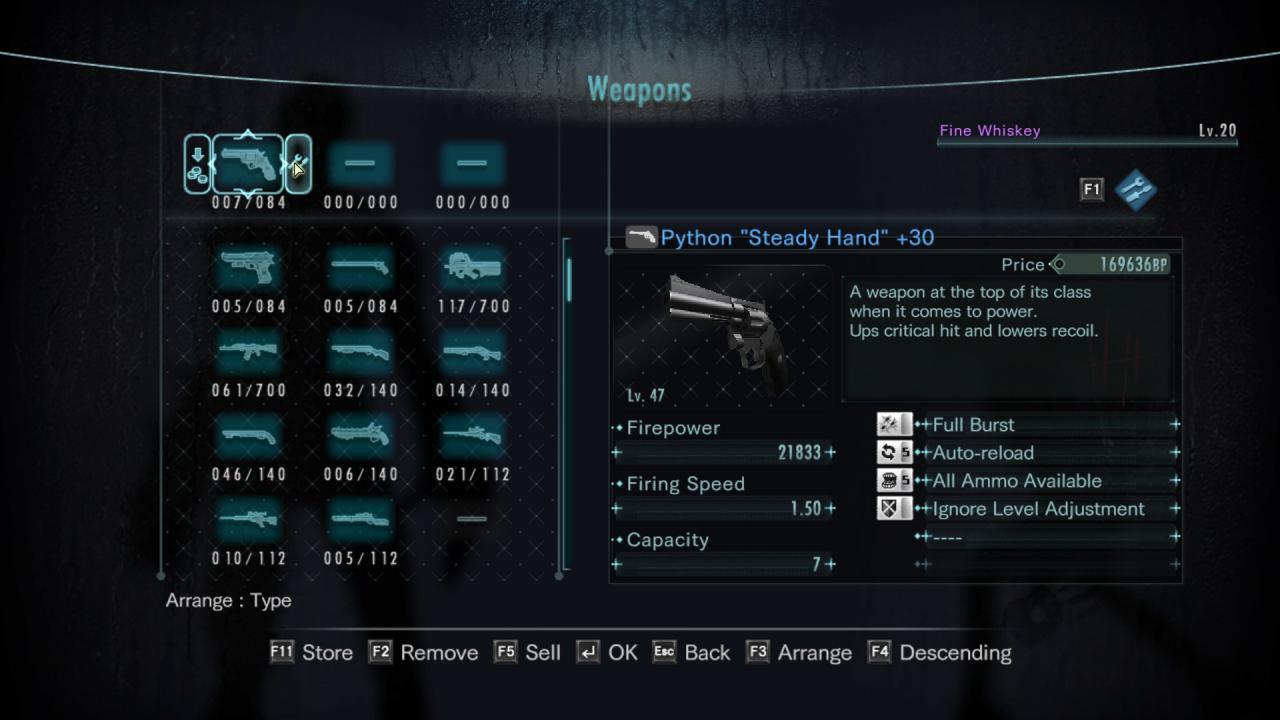Select the shotgun showing 014/140 ammo
Viewport: 1280px width, 720px height.
[x=472, y=352]
